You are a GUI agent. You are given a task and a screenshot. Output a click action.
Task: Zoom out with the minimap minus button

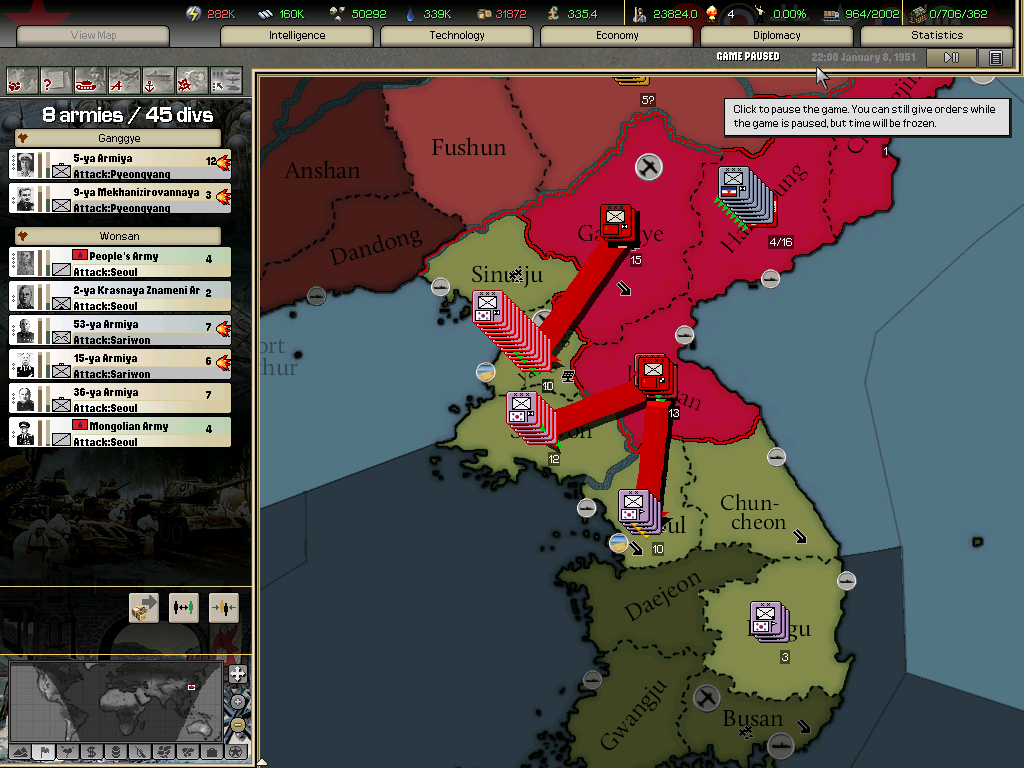click(238, 724)
